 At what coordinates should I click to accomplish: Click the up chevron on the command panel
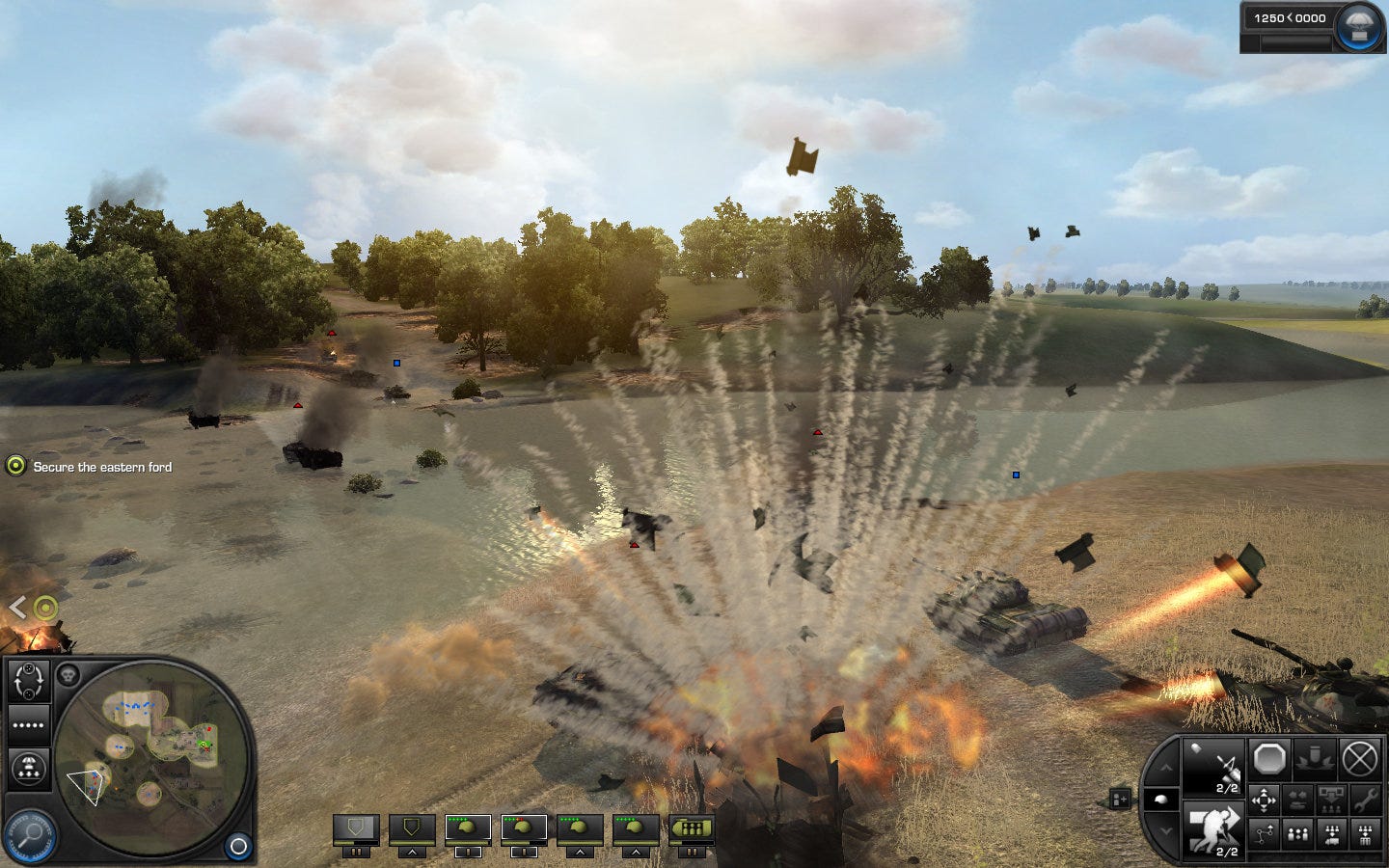[1166, 767]
